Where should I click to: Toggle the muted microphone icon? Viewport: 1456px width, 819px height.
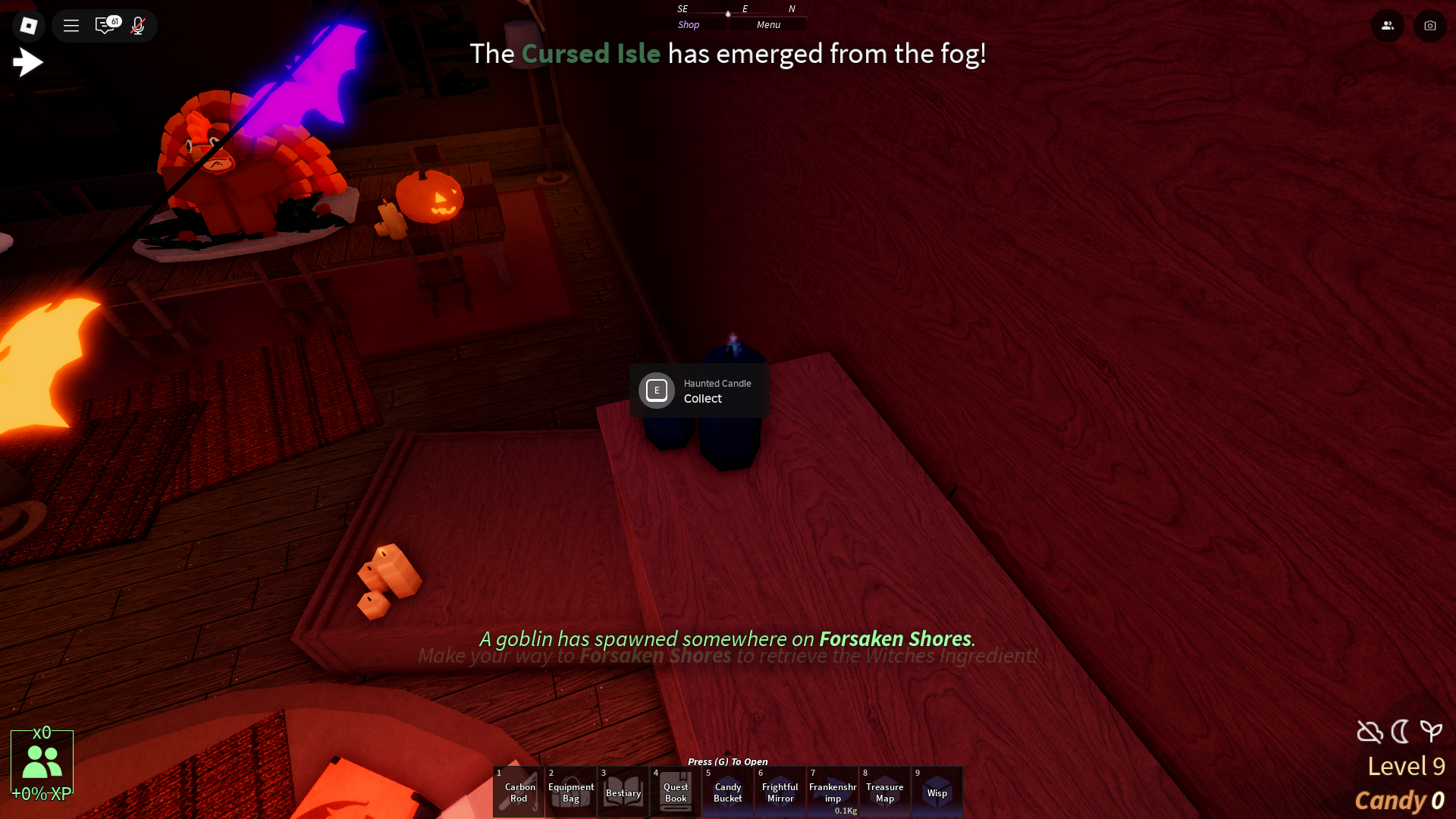138,26
